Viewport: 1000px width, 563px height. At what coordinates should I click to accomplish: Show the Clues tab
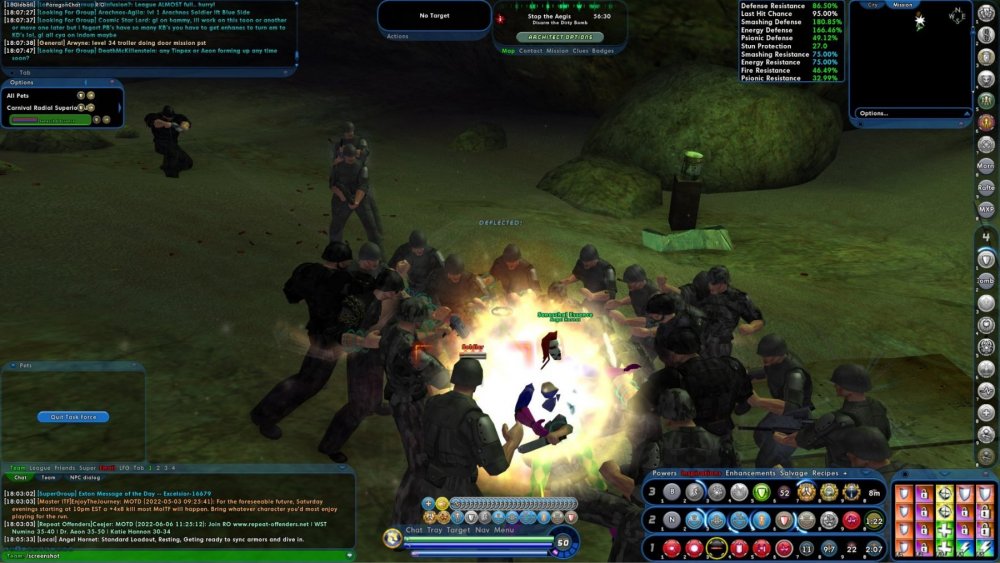(x=580, y=50)
